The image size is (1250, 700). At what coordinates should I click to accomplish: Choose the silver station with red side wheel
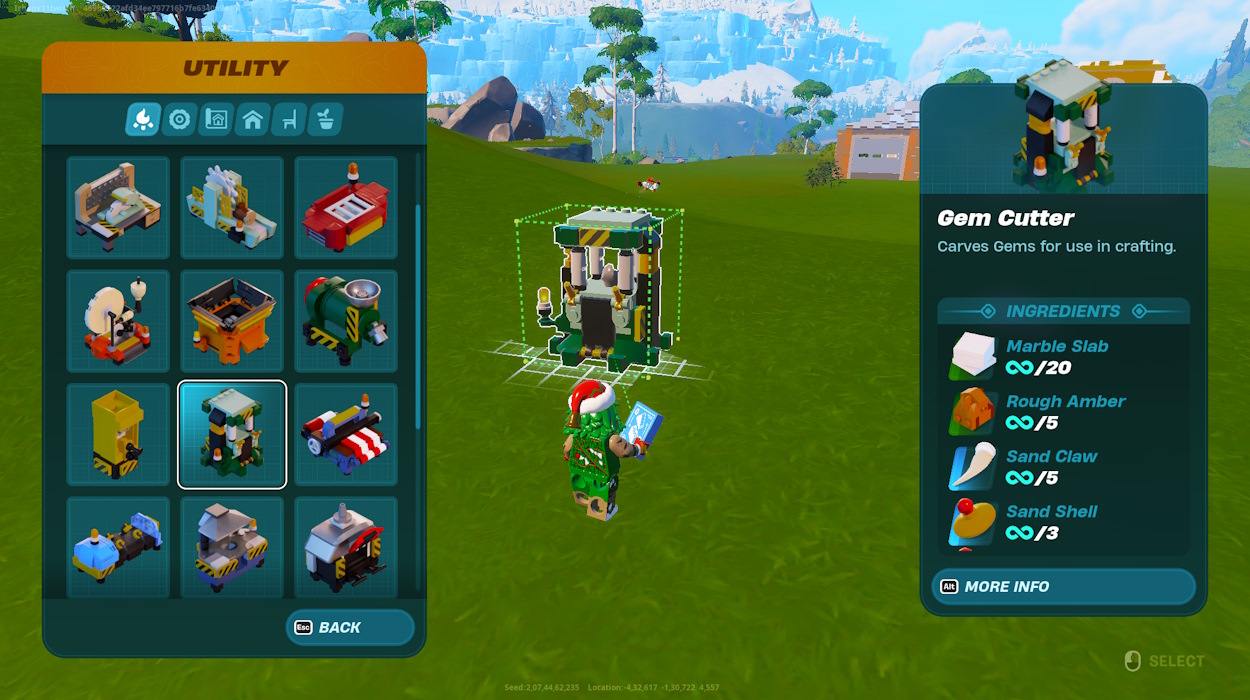(346, 546)
